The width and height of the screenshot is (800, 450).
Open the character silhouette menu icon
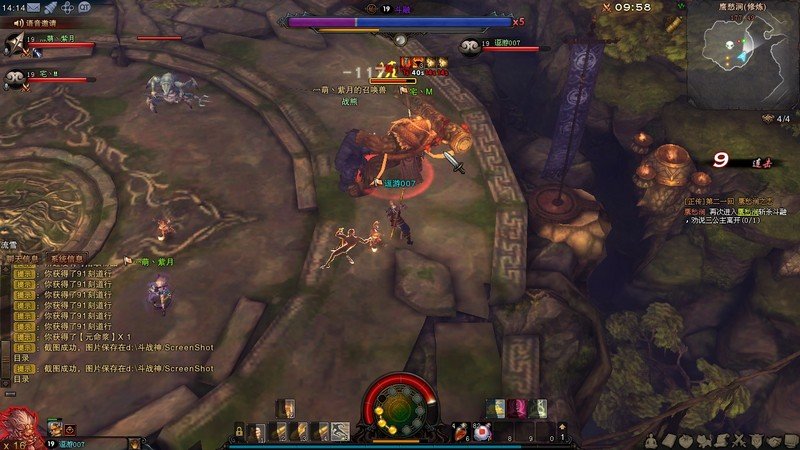pos(651,441)
